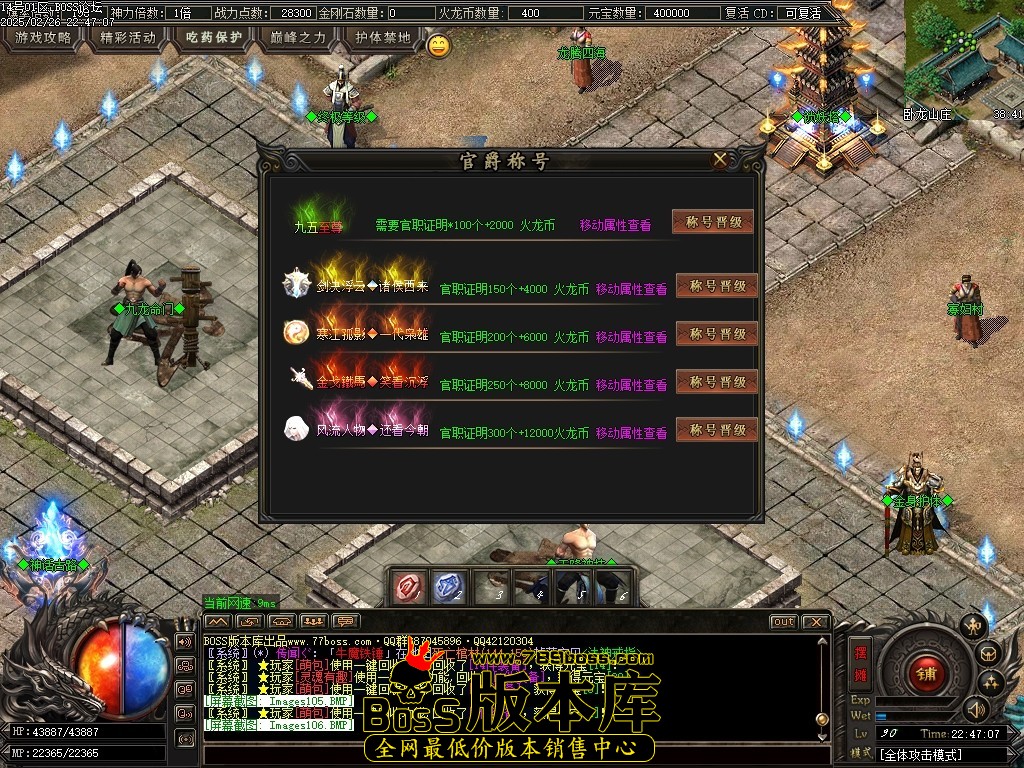Click the chat panel's out button

click(783, 622)
